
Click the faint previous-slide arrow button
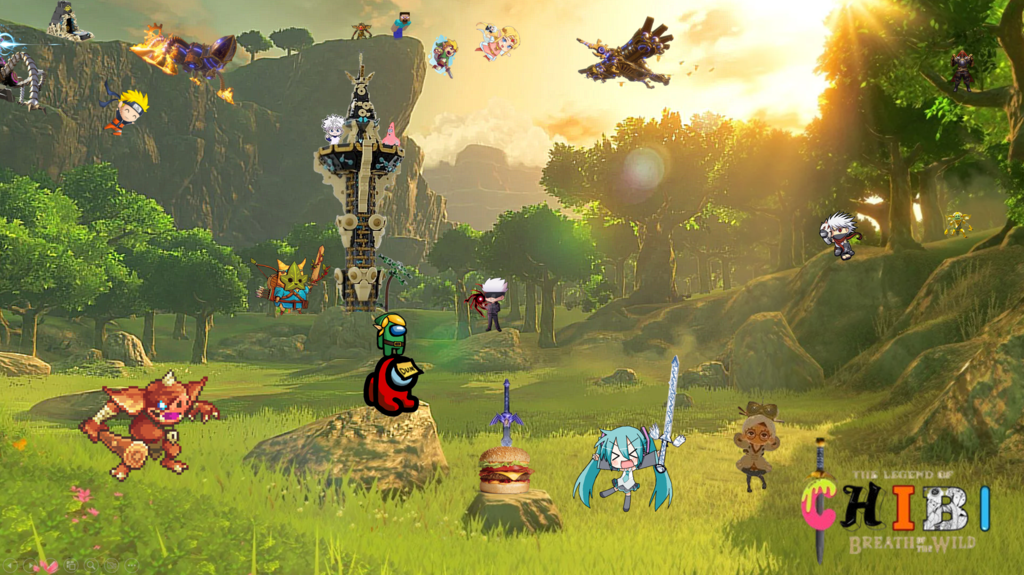point(10,565)
